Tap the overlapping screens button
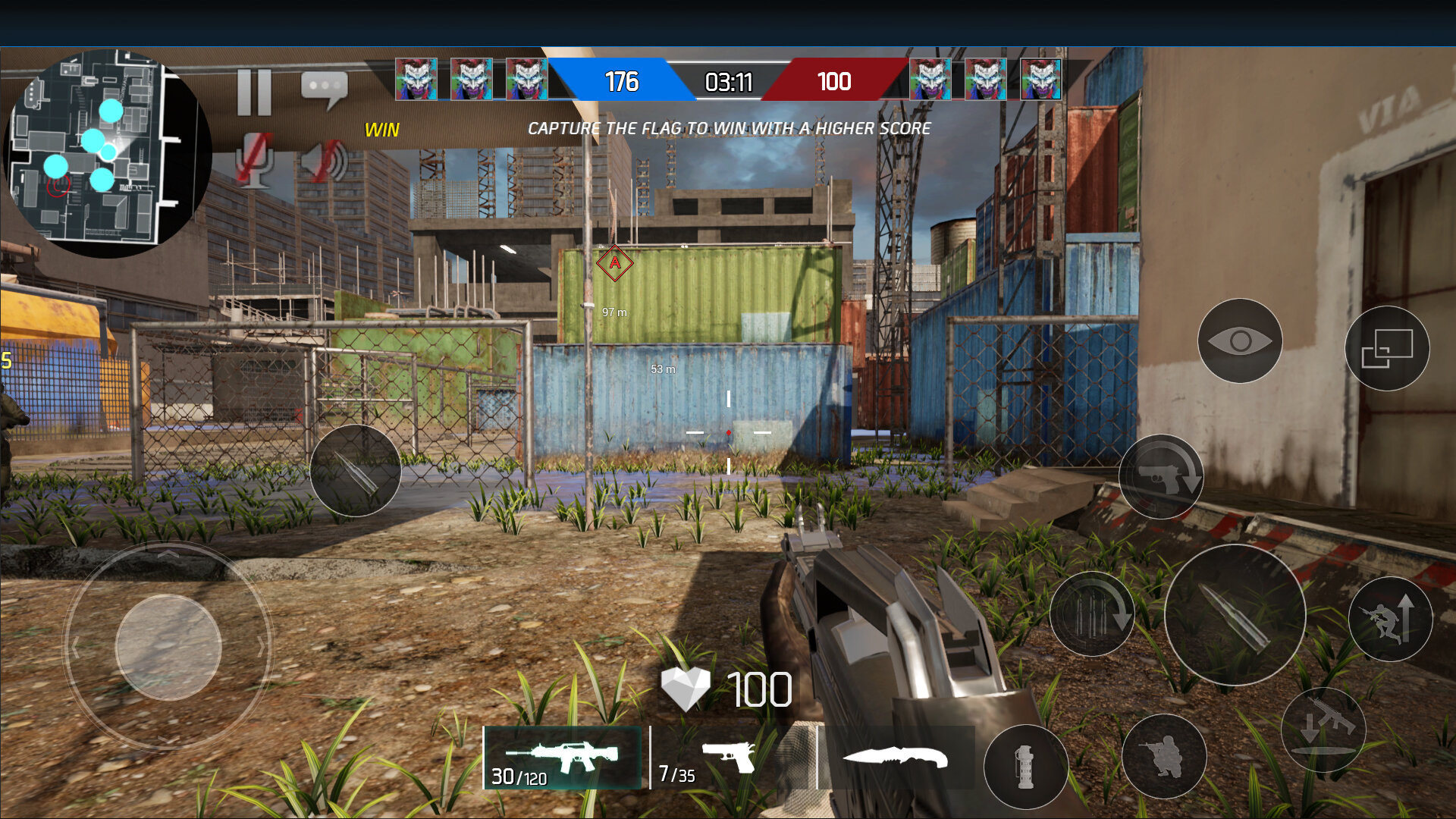The height and width of the screenshot is (819, 1456). (x=1387, y=349)
